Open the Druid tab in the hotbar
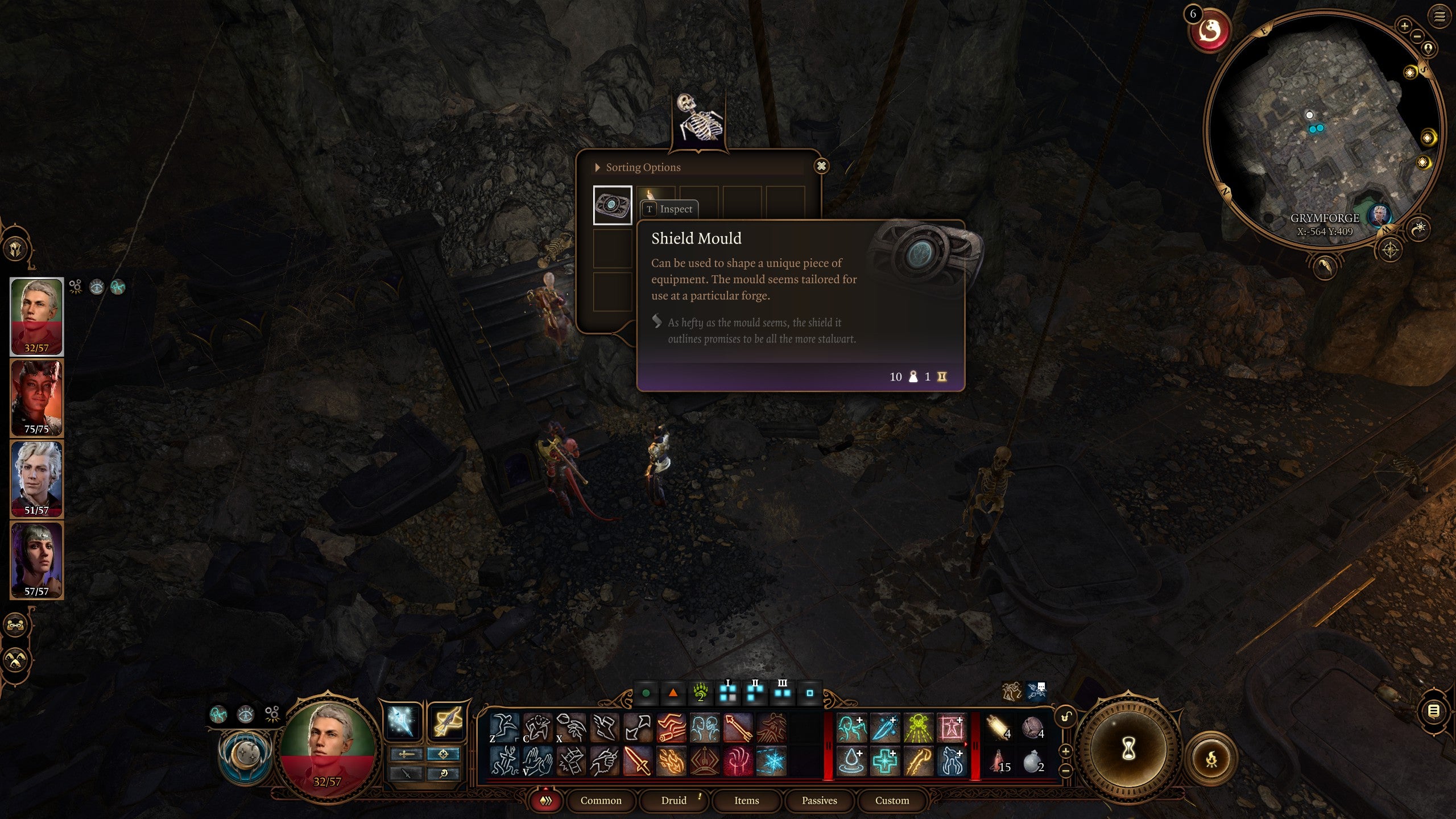This screenshot has width=1456, height=819. pyautogui.click(x=674, y=800)
